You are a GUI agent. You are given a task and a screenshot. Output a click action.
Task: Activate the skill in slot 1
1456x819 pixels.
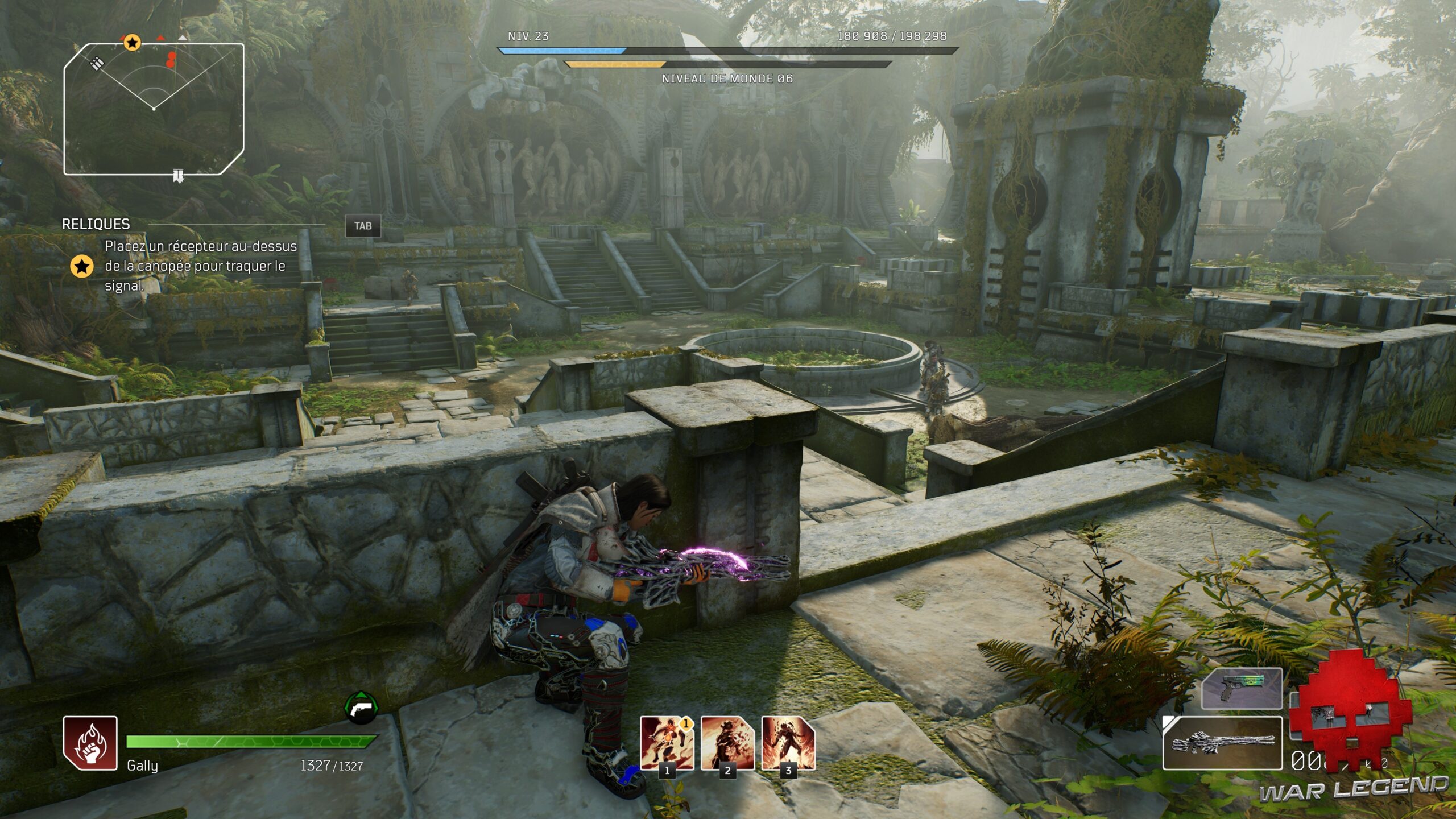[x=667, y=743]
